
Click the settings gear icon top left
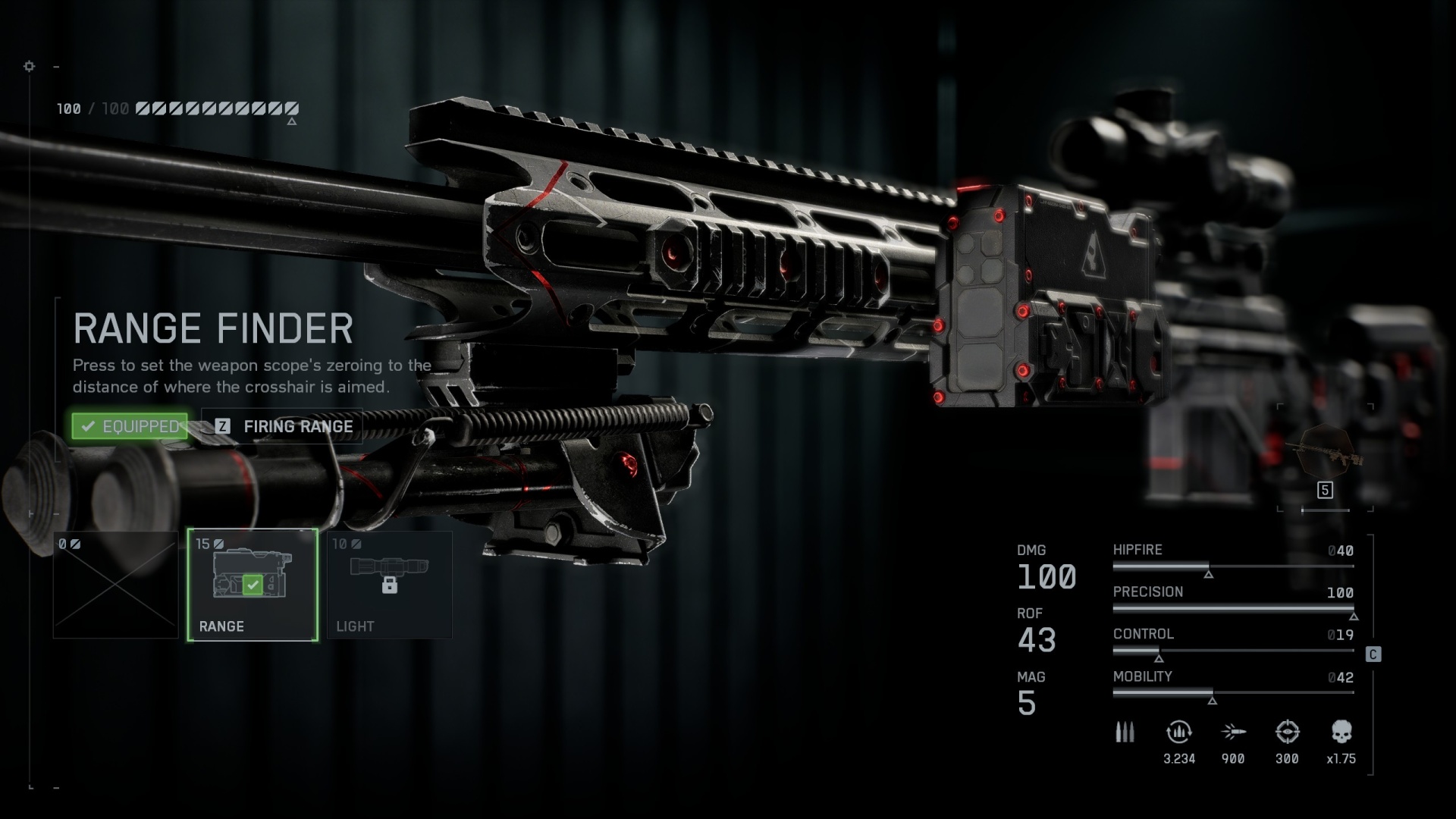click(30, 67)
